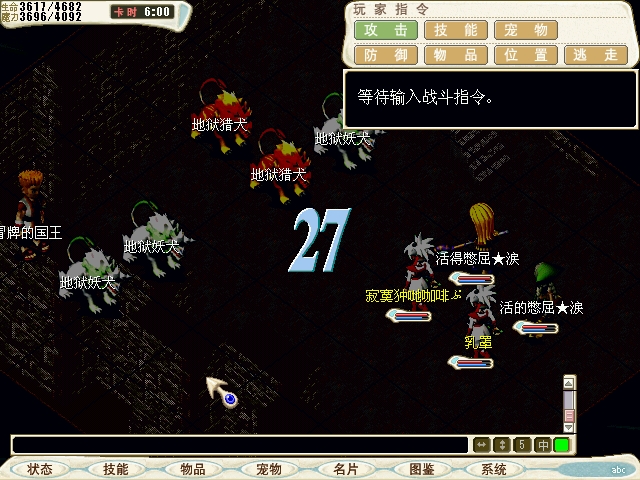Select the 防御 defend command

pyautogui.click(x=386, y=55)
